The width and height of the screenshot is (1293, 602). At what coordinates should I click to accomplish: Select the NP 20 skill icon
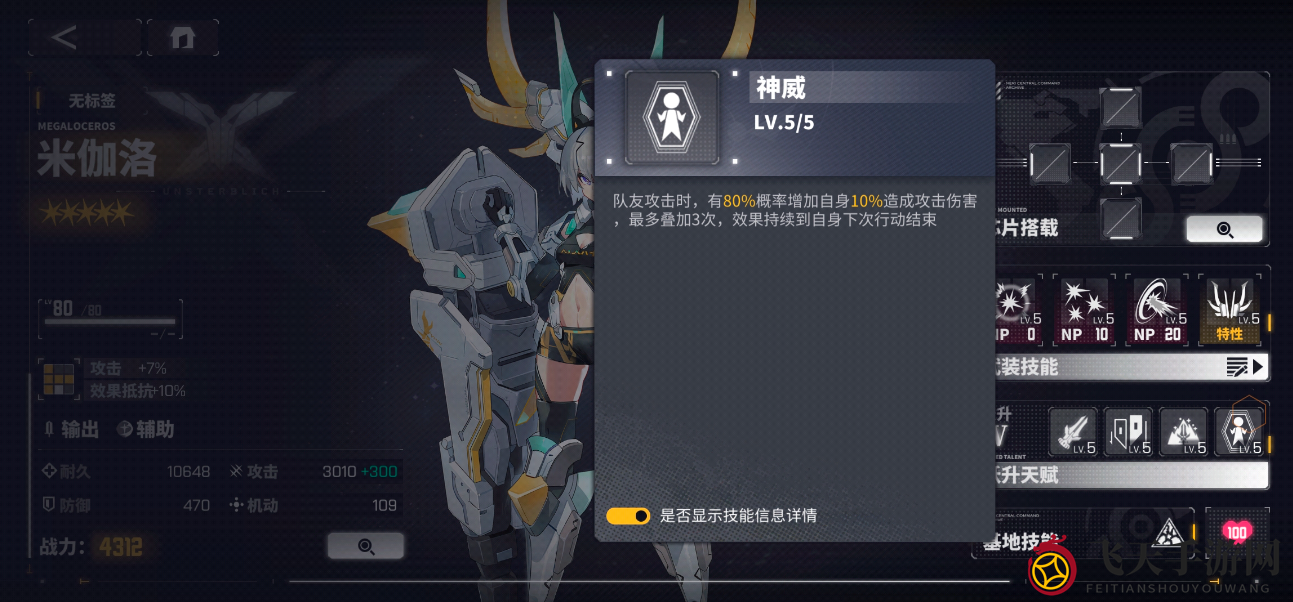click(1158, 310)
